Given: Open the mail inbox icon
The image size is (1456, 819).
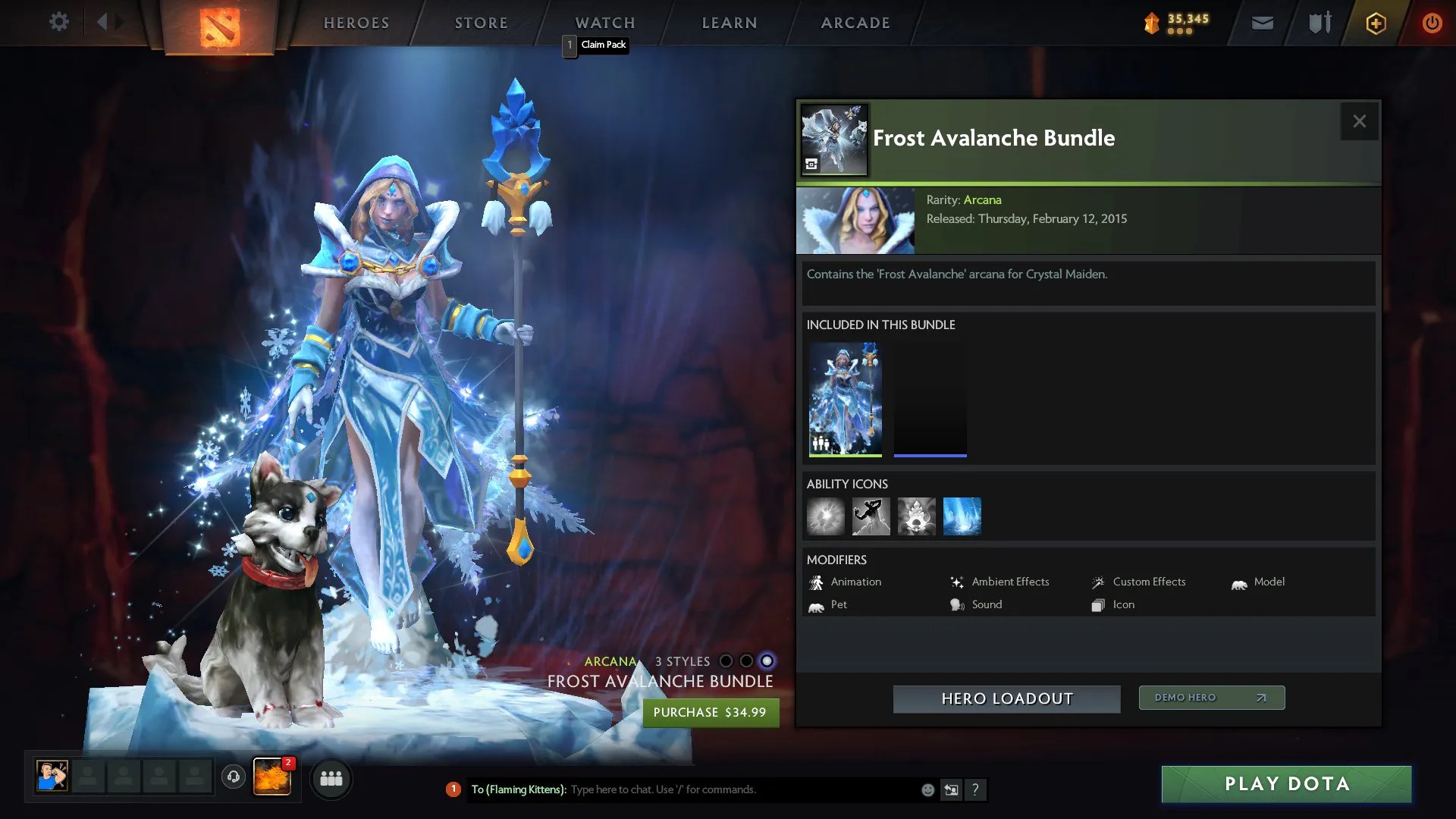Looking at the screenshot, I should click(x=1262, y=23).
